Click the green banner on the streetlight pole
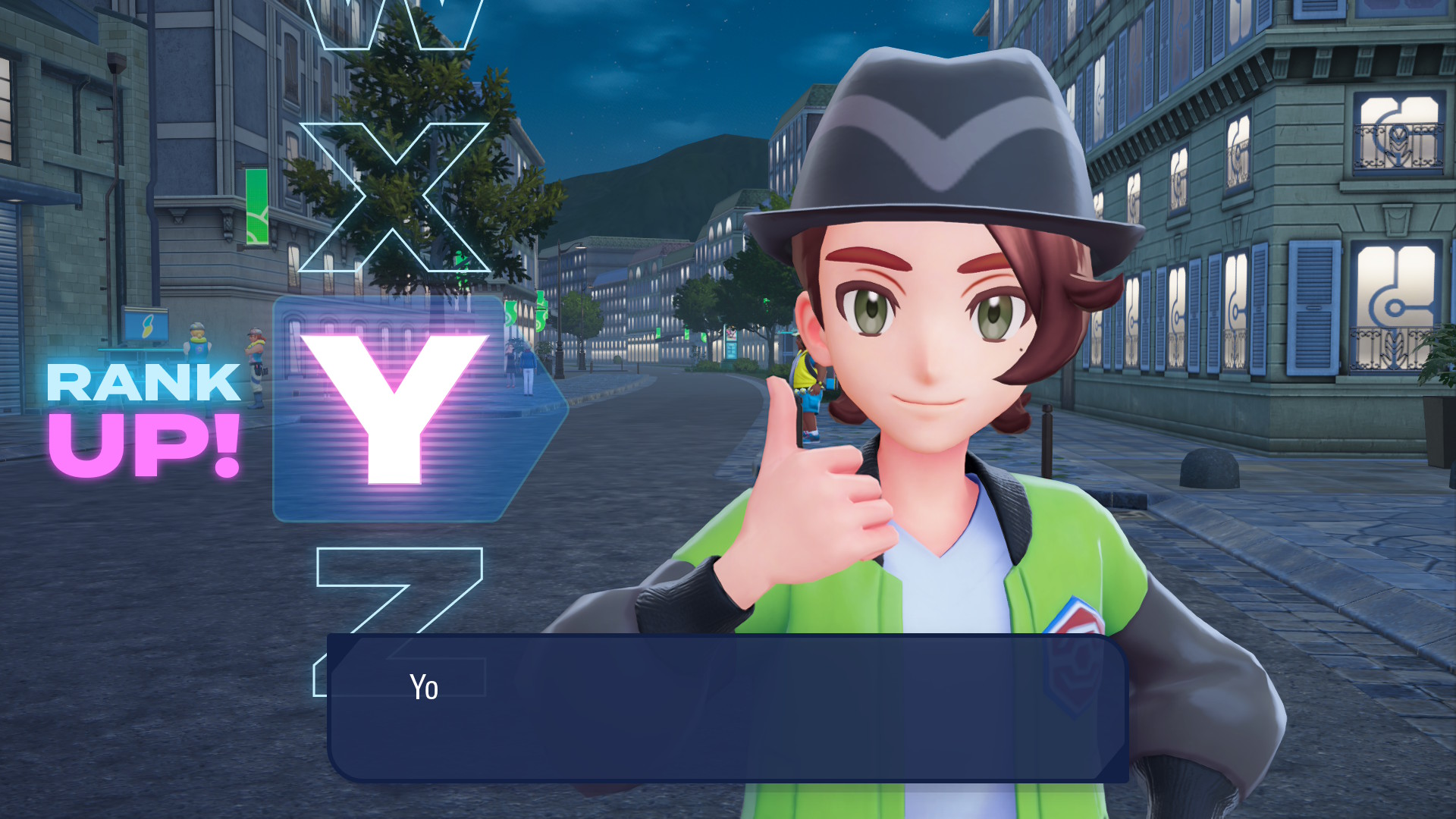 click(539, 311)
